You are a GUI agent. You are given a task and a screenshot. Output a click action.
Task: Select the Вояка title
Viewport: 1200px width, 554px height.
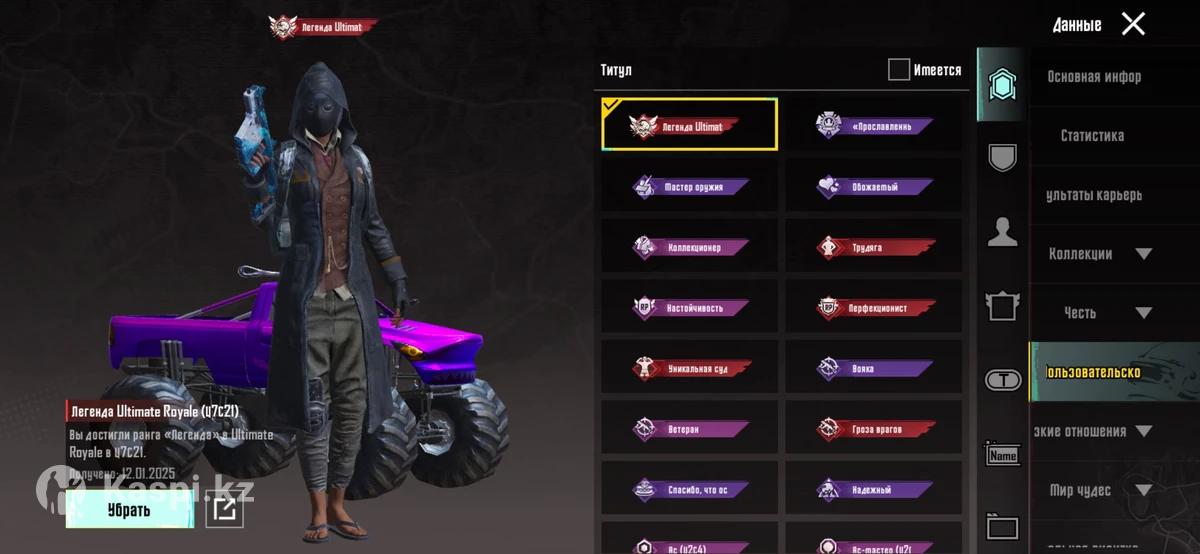[874, 369]
